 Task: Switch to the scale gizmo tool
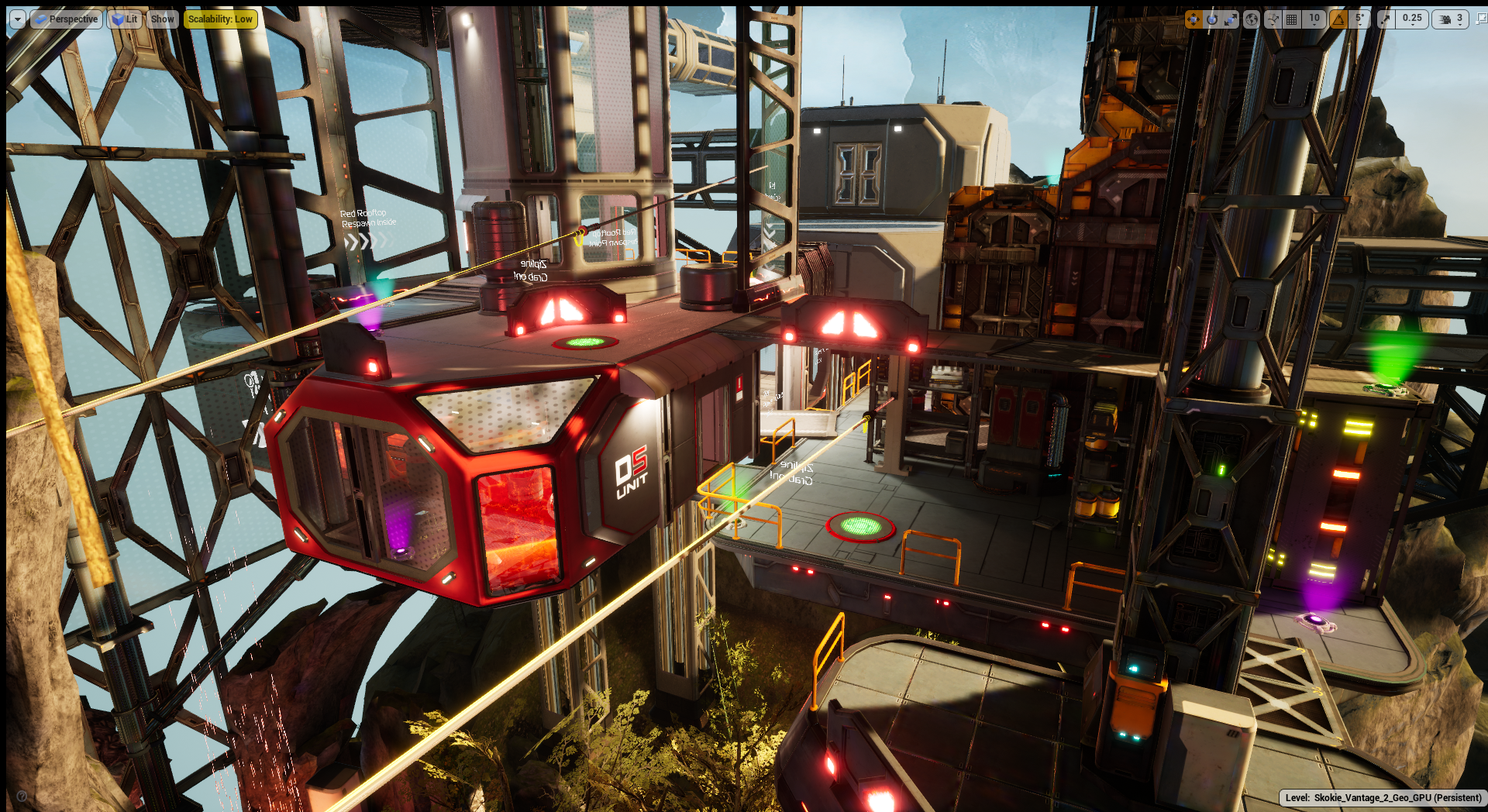[1231, 19]
